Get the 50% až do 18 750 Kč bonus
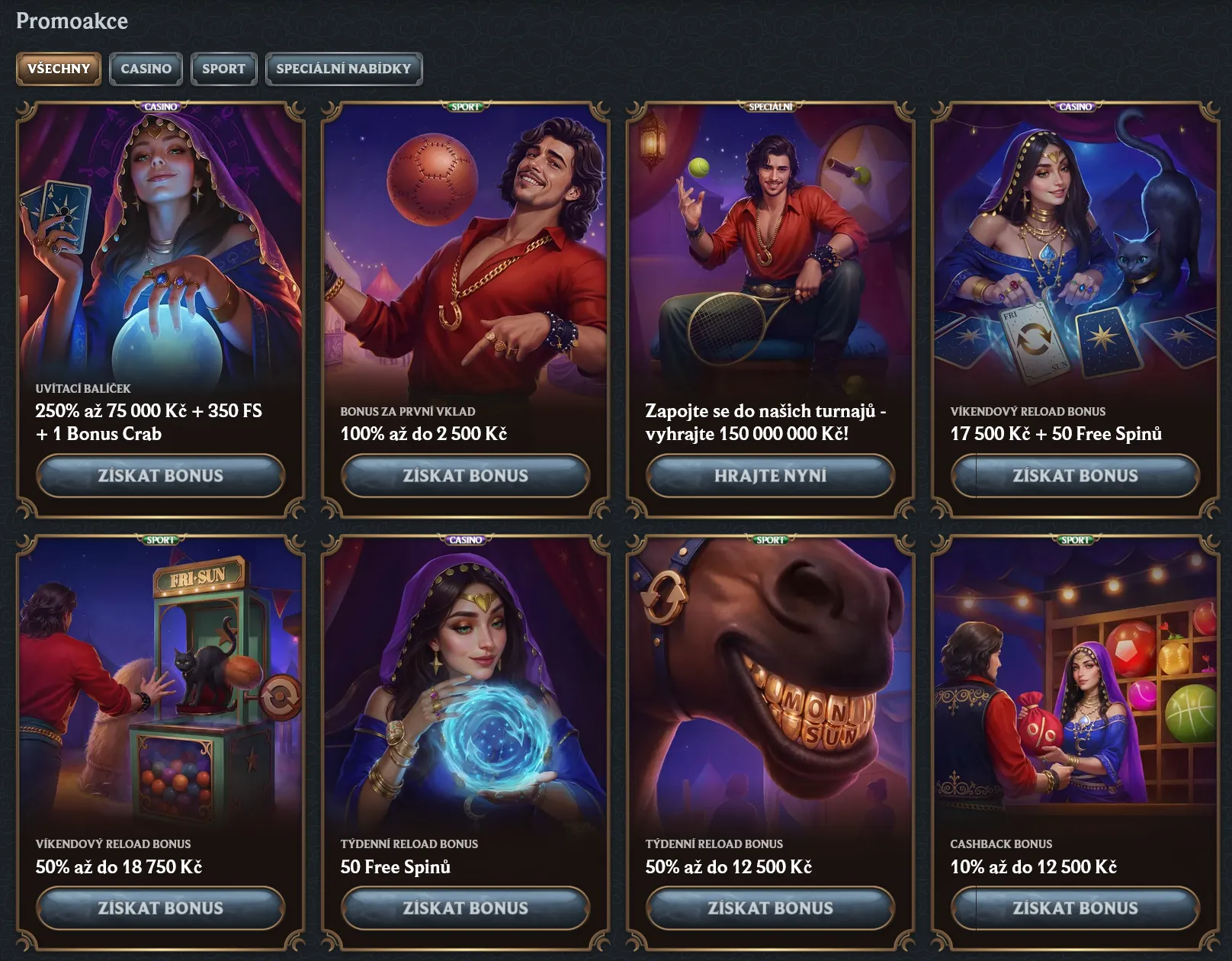Image resolution: width=1232 pixels, height=961 pixels. (160, 908)
